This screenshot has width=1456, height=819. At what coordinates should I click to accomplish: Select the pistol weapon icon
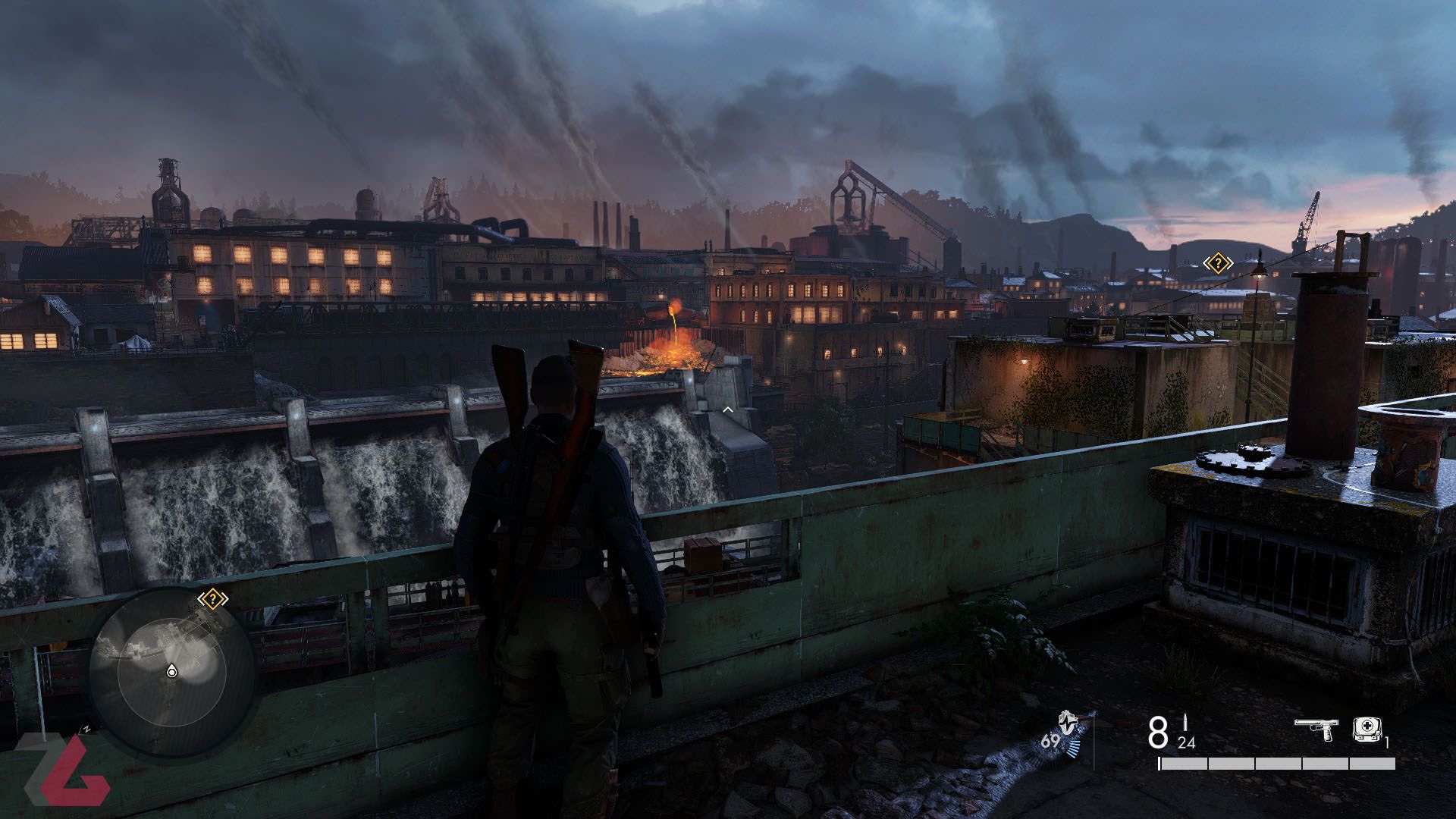point(1316,729)
